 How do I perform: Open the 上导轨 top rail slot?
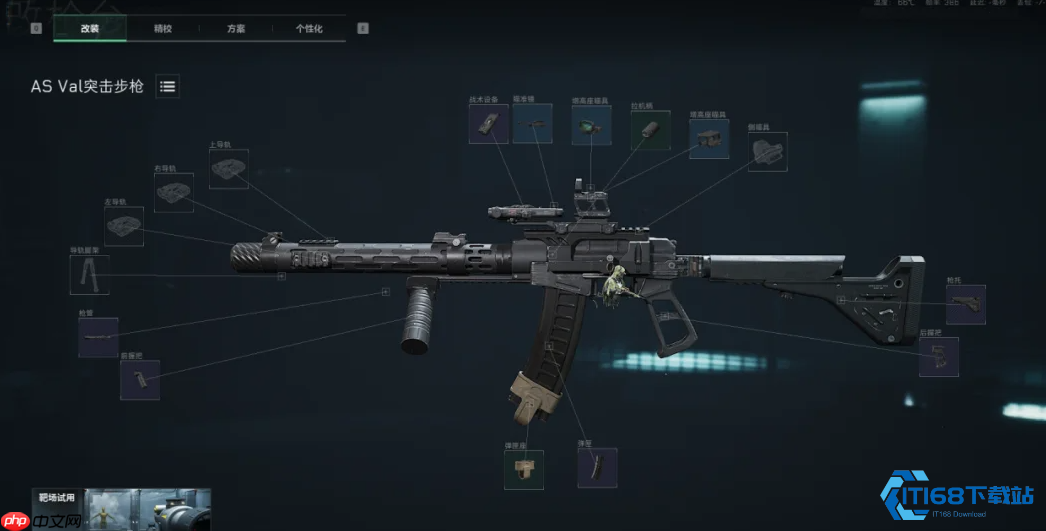tap(229, 169)
